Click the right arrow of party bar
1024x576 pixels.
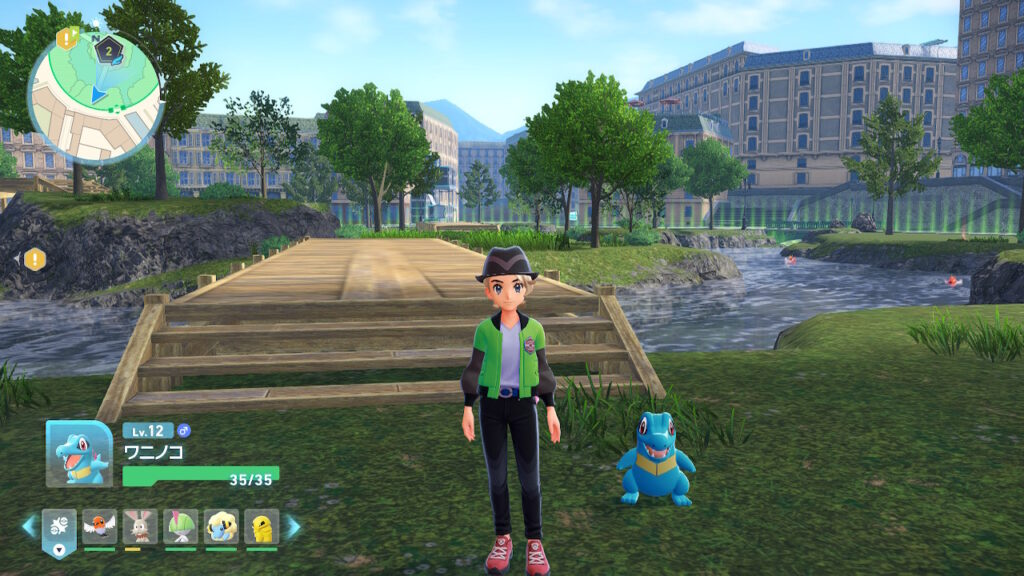(293, 526)
